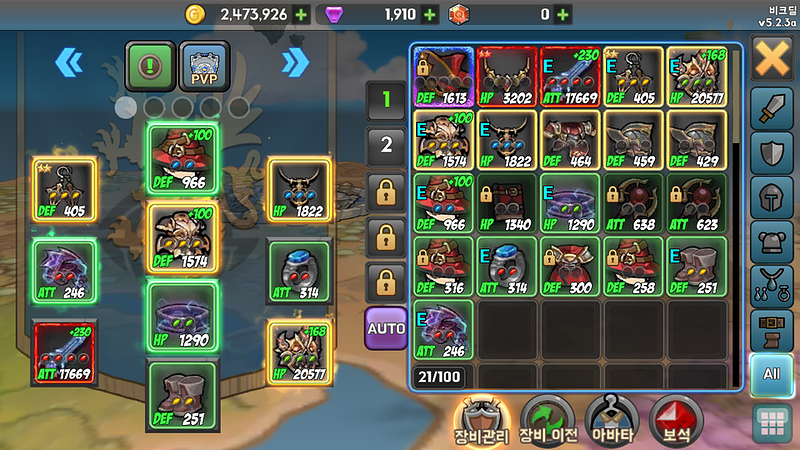Go to the previous character with left arrows
This screenshot has width=800, height=450.
(x=68, y=63)
